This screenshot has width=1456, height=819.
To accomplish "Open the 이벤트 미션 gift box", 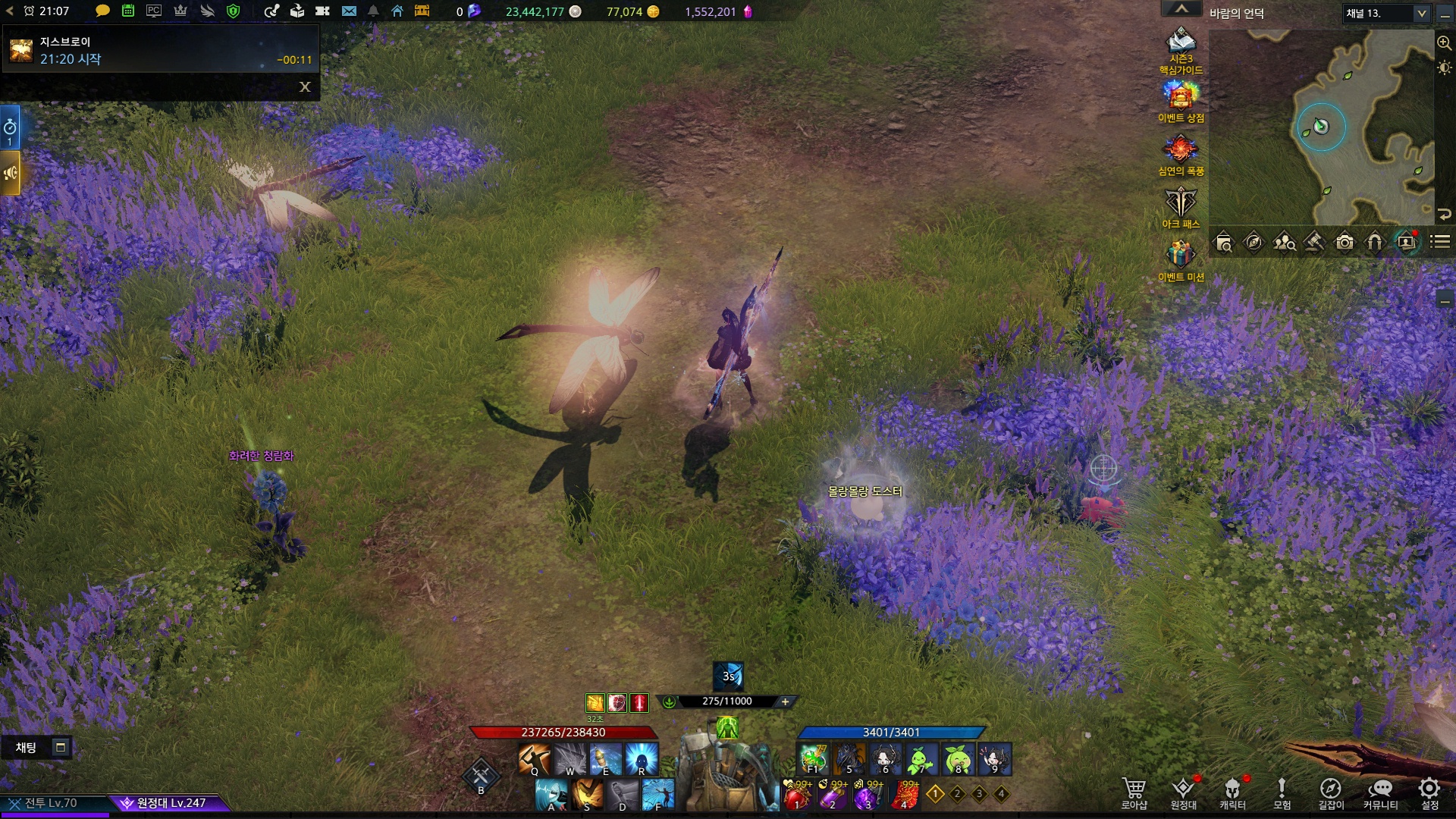I will click(1181, 259).
